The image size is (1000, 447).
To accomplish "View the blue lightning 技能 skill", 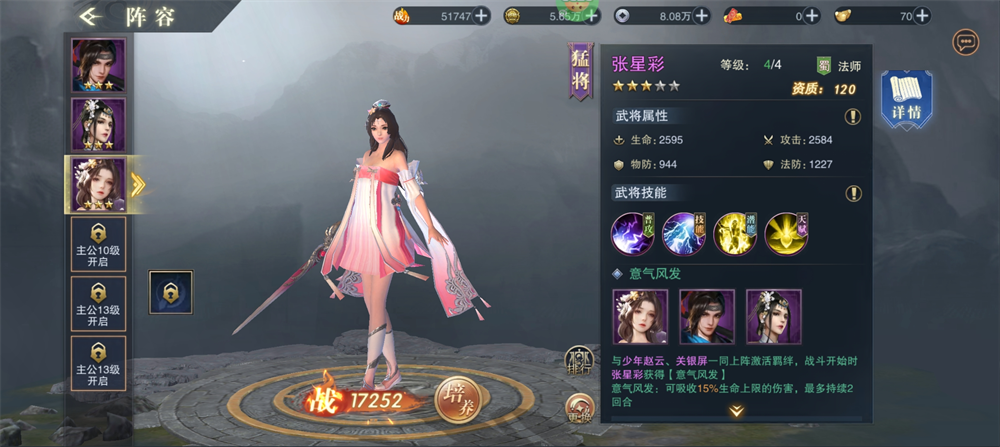I will pyautogui.click(x=684, y=233).
